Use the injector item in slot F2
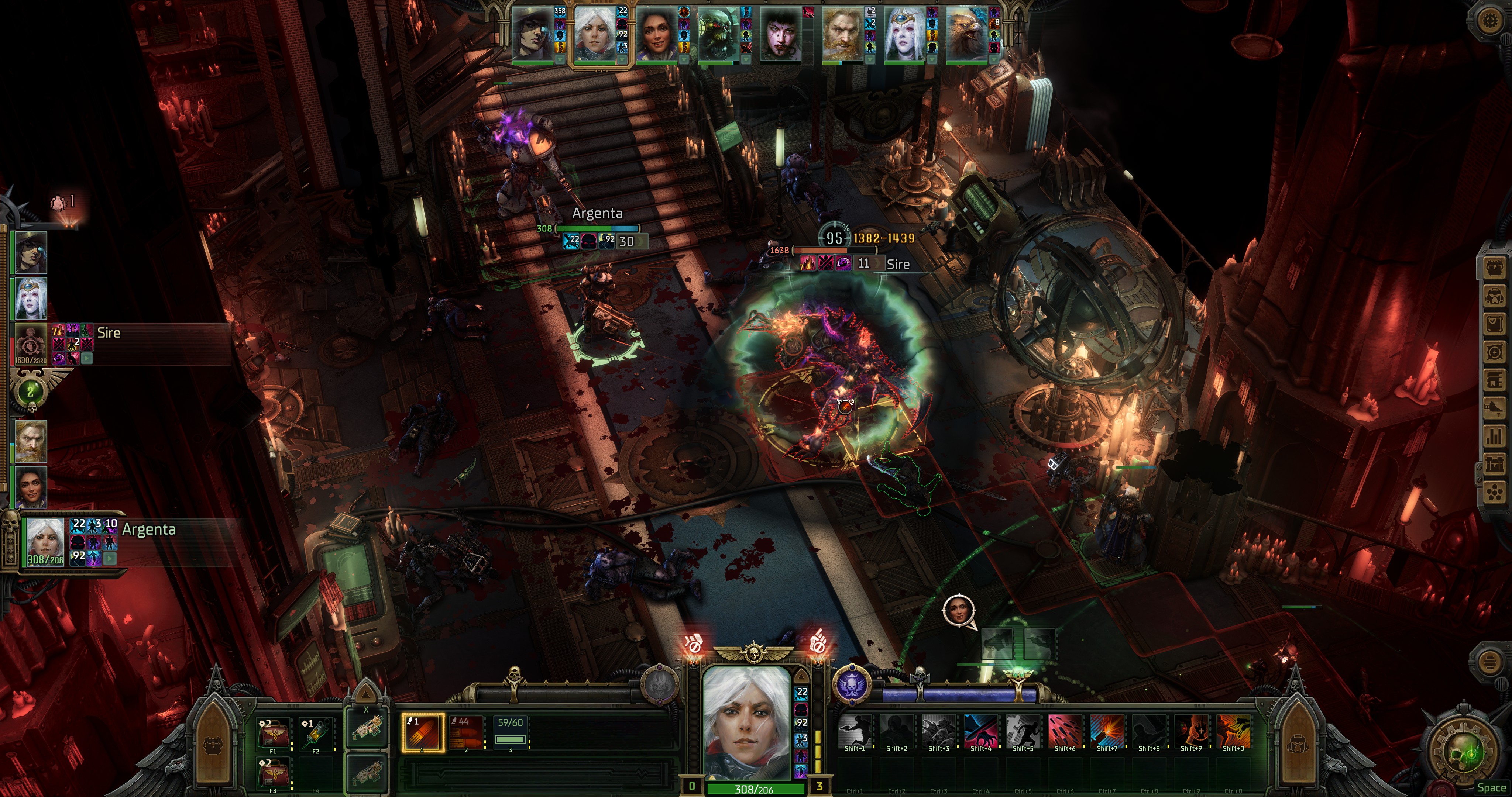The width and height of the screenshot is (1512, 797). click(315, 734)
